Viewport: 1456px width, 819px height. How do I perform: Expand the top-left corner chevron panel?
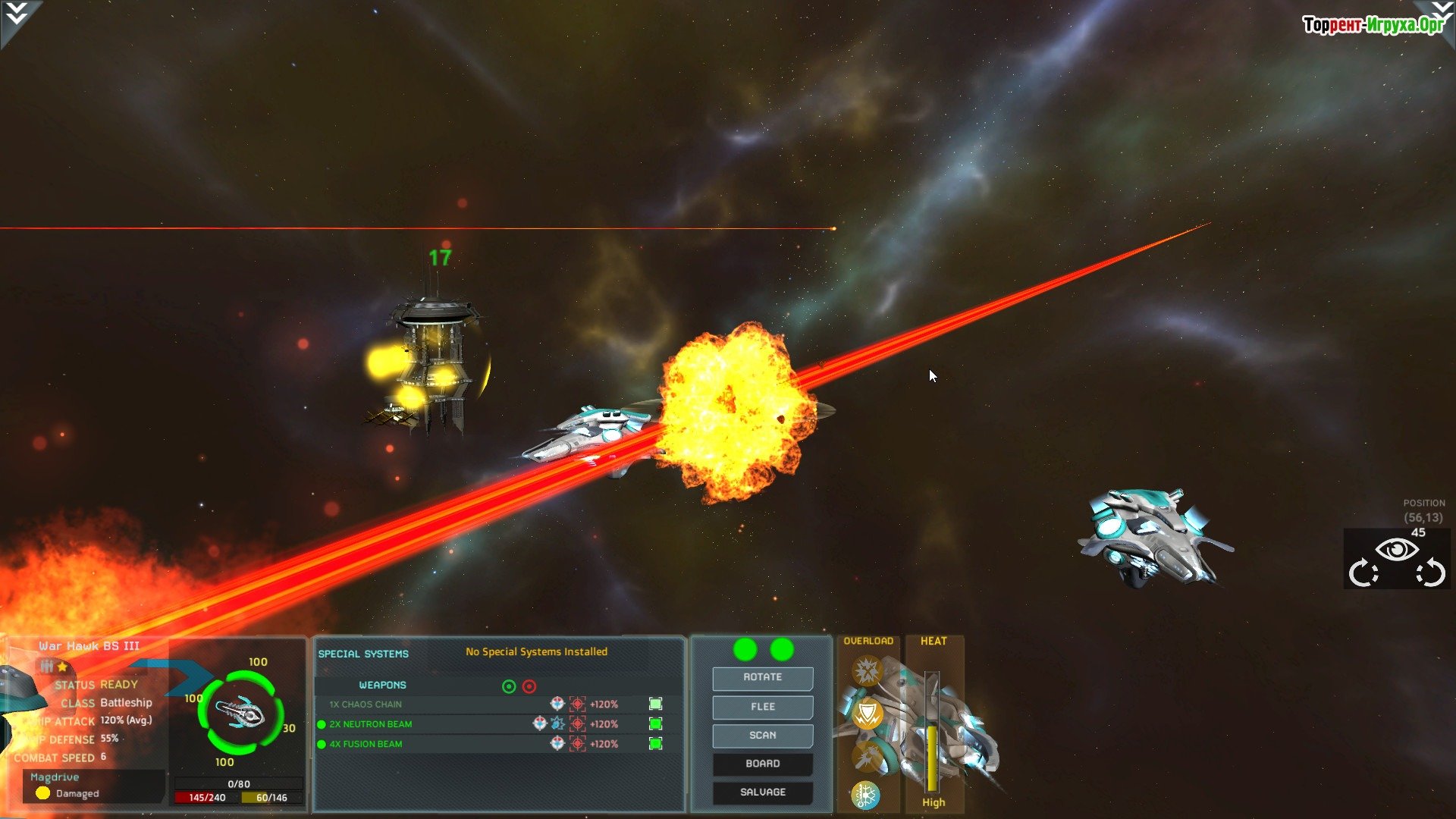[x=17, y=15]
